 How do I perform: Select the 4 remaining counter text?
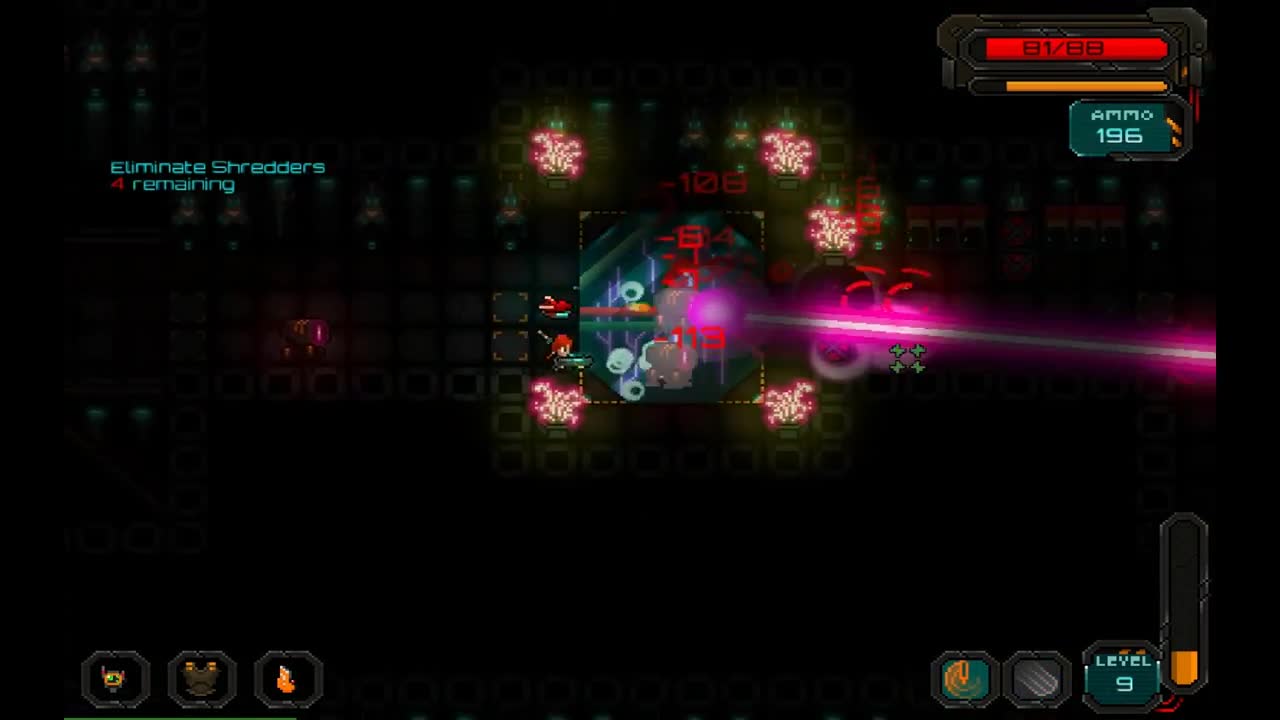coord(175,184)
